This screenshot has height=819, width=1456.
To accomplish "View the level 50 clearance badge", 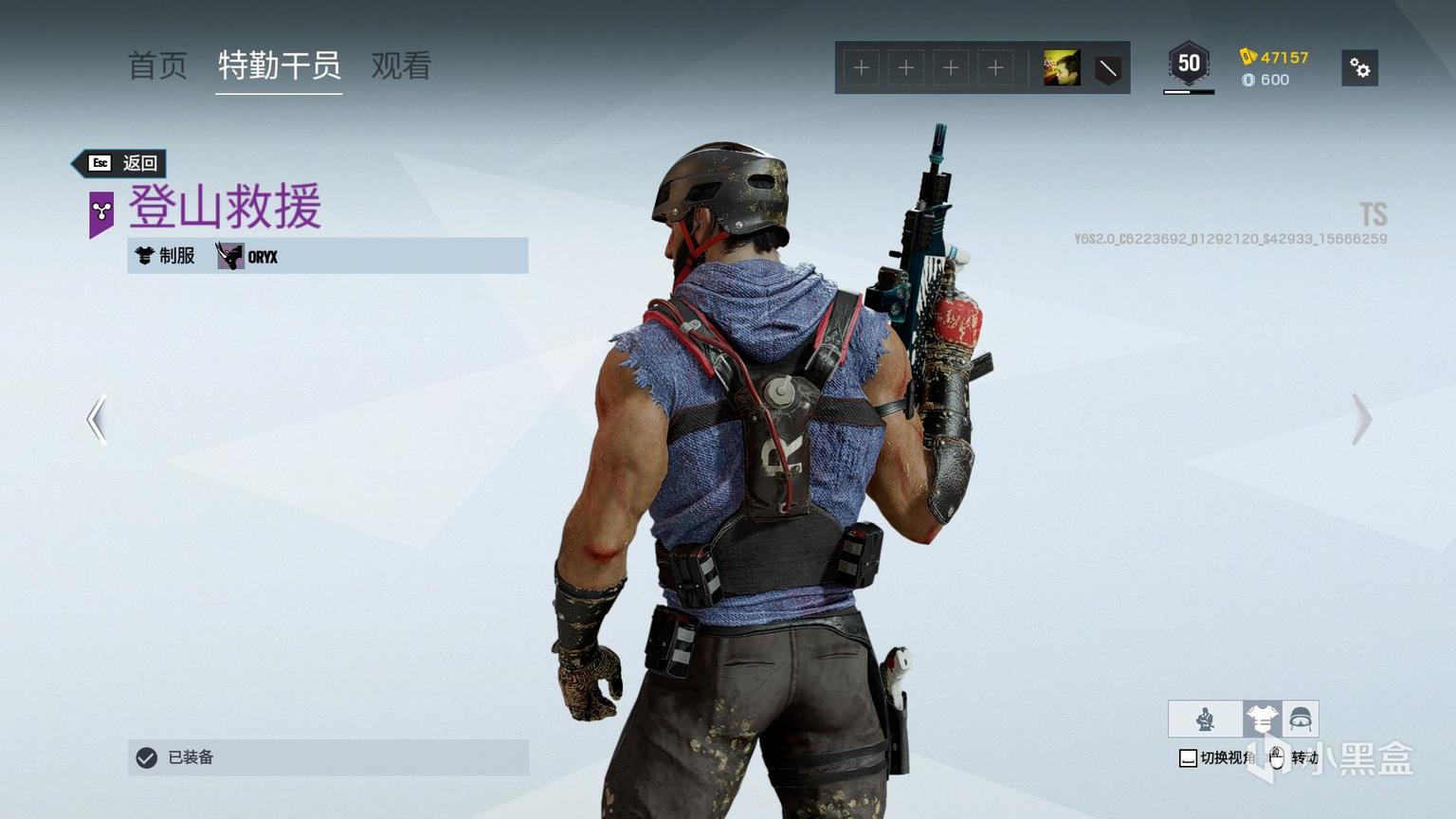I will click(1189, 65).
